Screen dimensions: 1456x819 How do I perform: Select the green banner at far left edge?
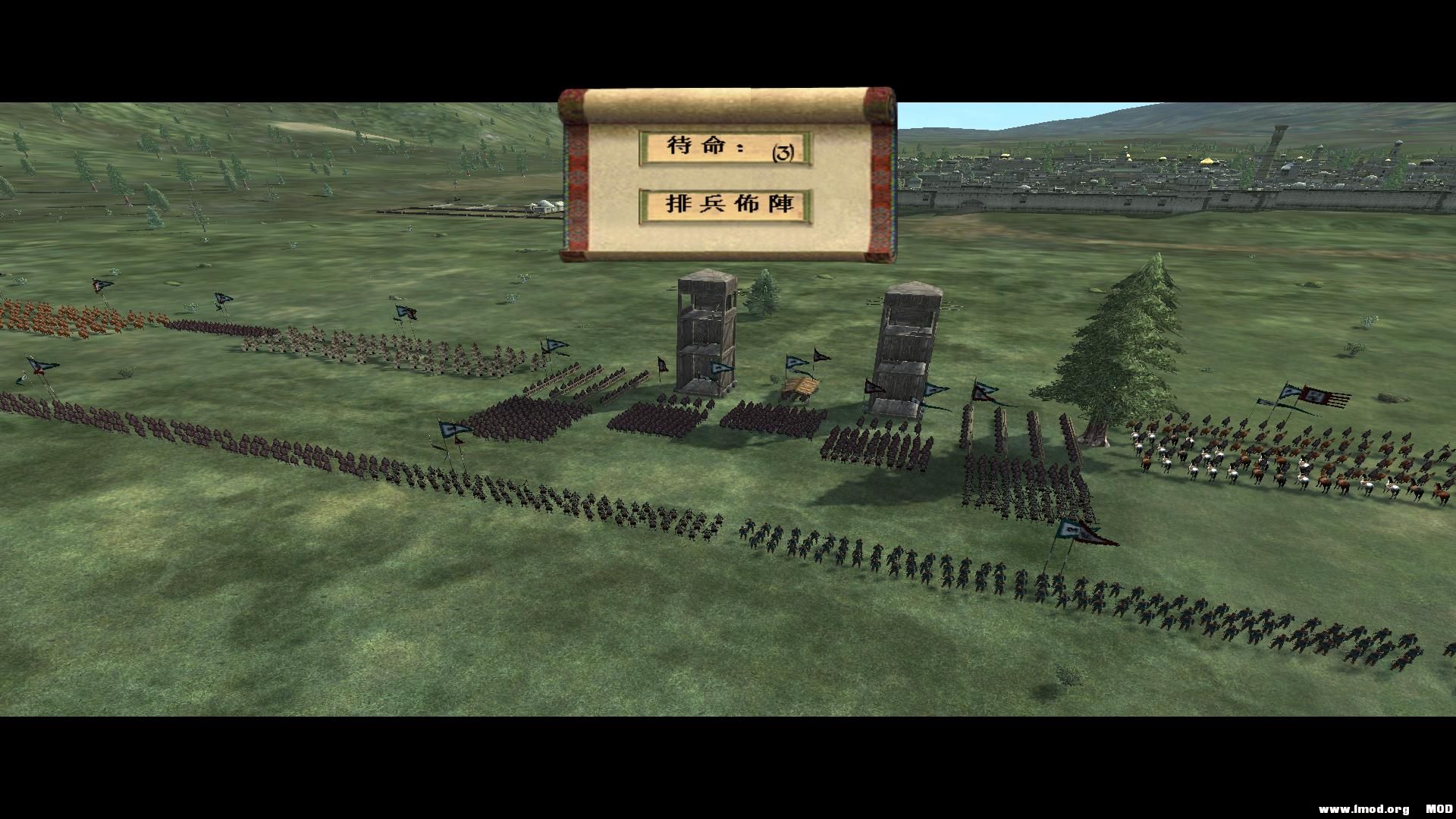[23, 379]
